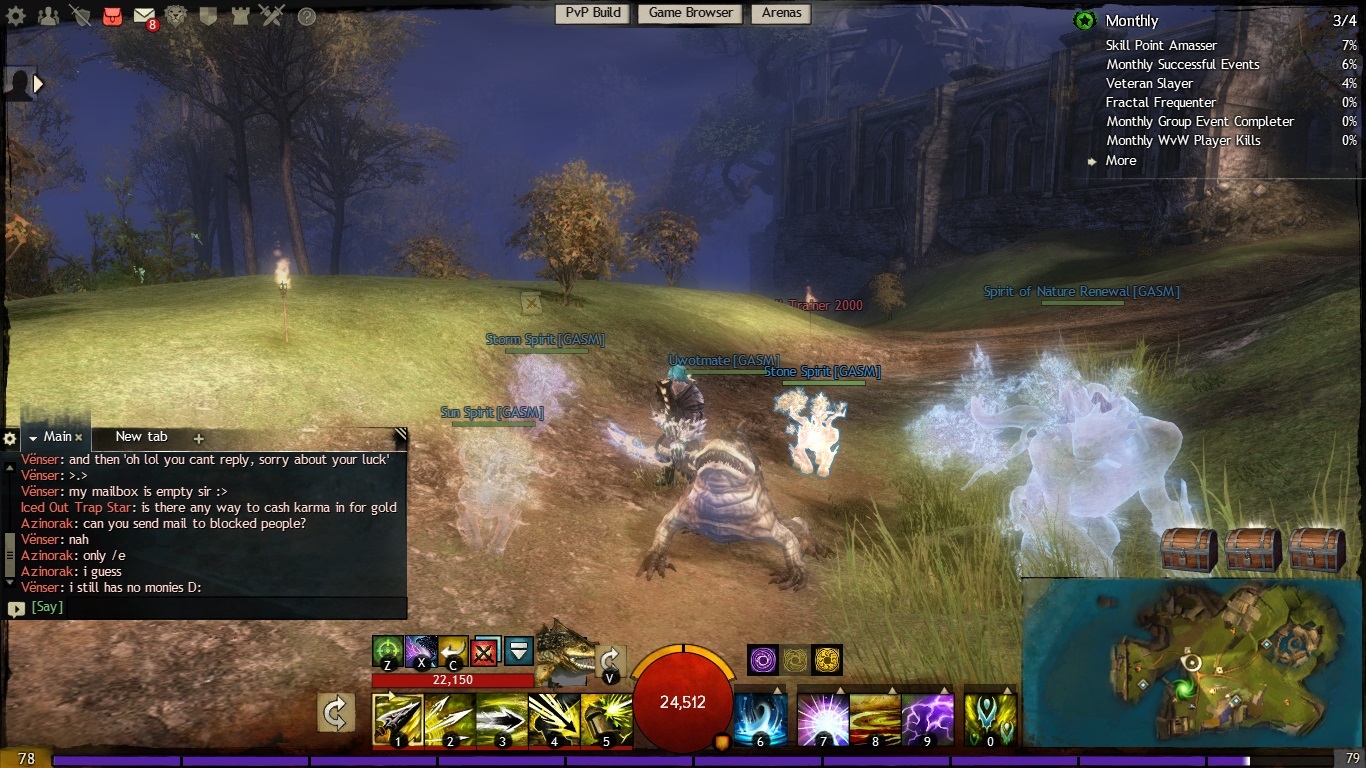Click the Arenas button
This screenshot has height=768, width=1366.
pos(781,13)
